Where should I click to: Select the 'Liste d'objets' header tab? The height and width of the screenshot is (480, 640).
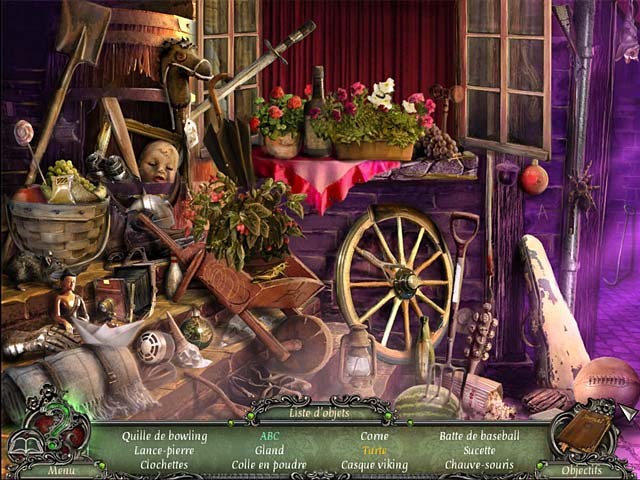click(x=318, y=412)
